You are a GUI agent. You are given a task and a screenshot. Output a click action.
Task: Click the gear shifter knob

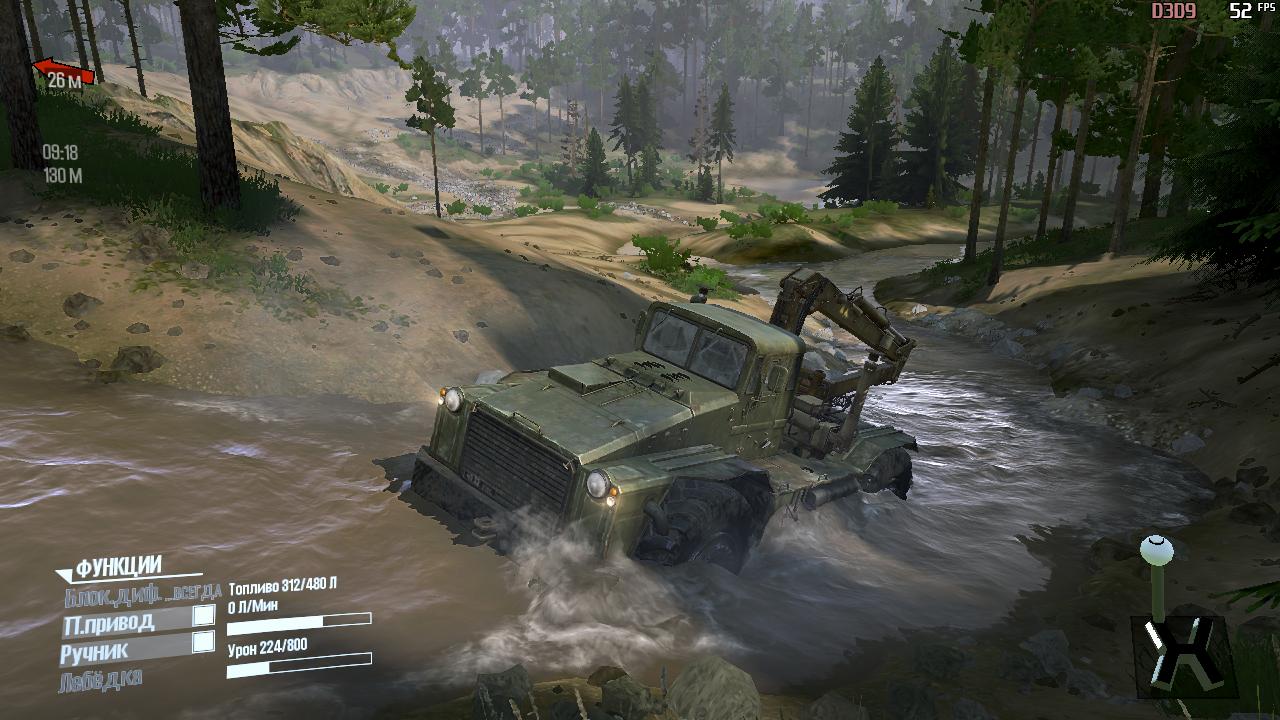point(1157,549)
